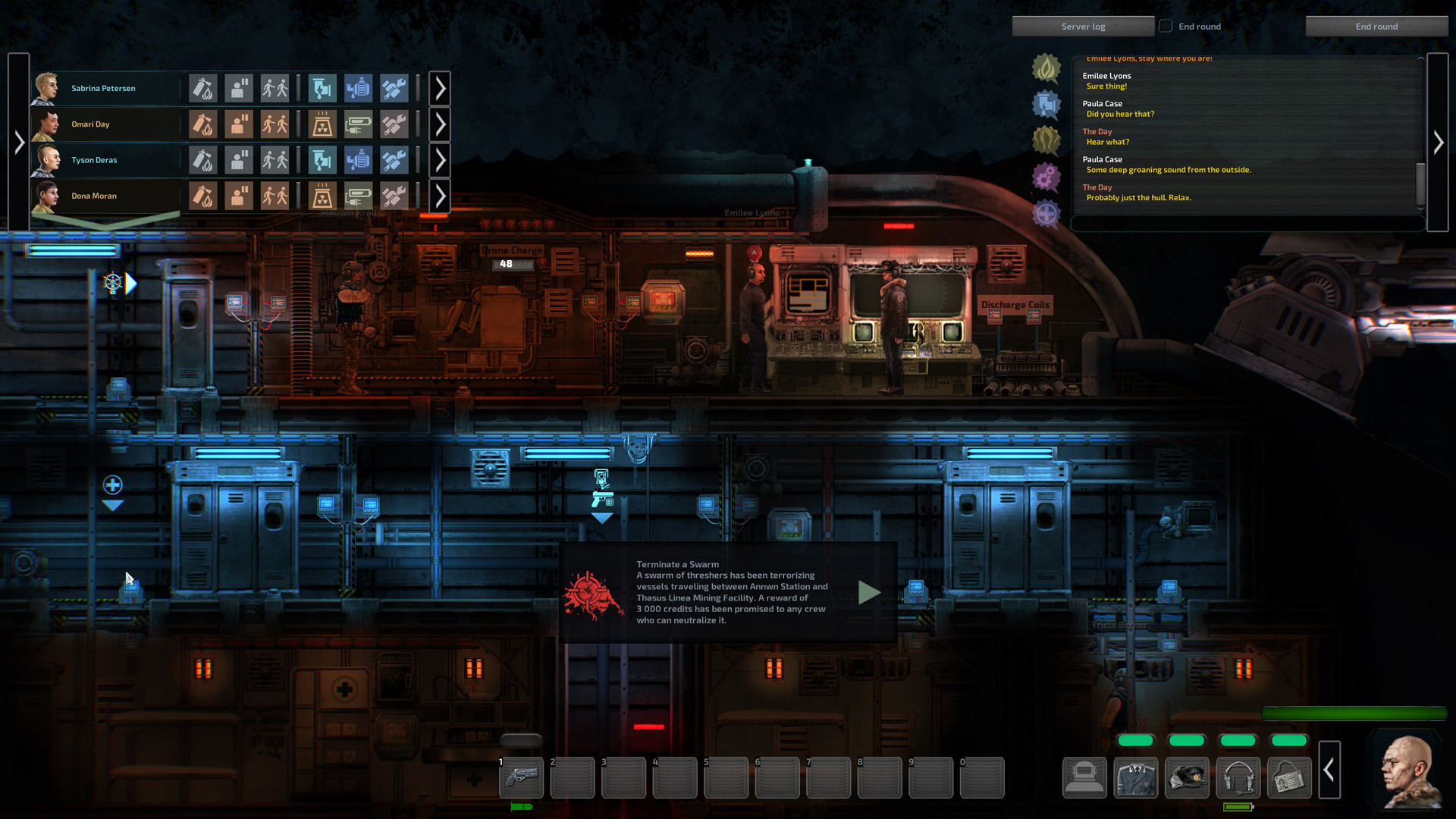Select the revolver in hotbar slot 1
The width and height of the screenshot is (1456, 819).
pos(521,777)
